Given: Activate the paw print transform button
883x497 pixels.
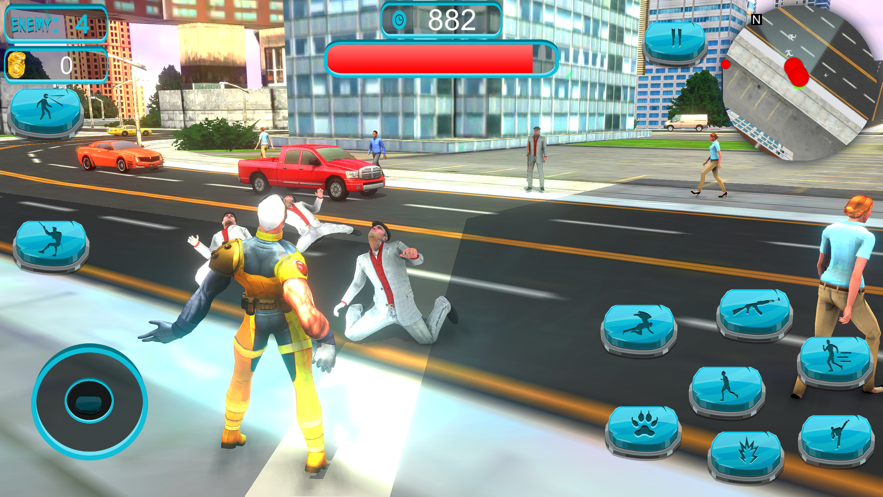Looking at the screenshot, I should coord(642,428).
